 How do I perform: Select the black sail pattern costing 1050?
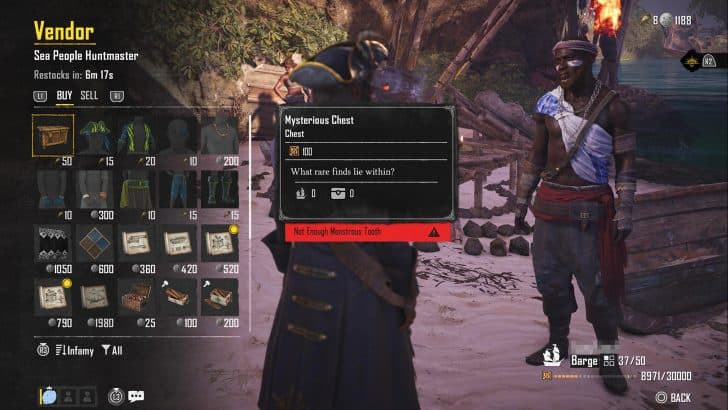point(52,243)
